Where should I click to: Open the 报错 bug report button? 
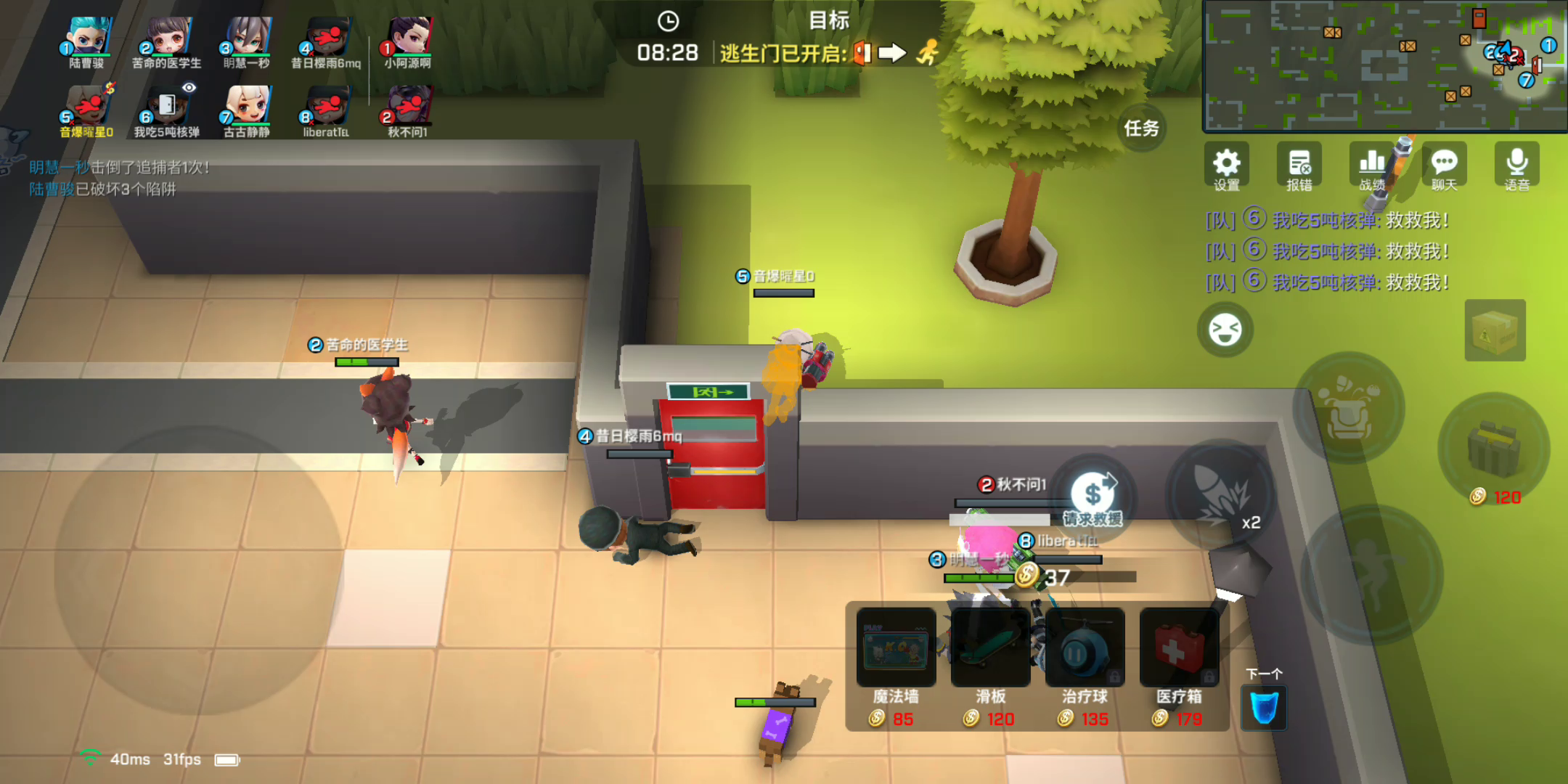tap(1299, 166)
